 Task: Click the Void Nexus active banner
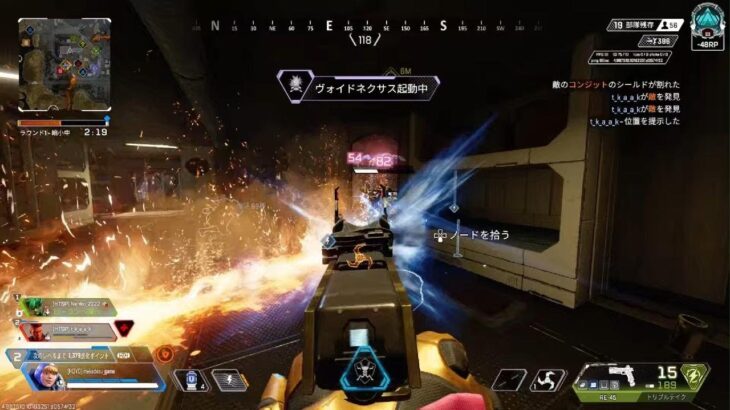(357, 85)
